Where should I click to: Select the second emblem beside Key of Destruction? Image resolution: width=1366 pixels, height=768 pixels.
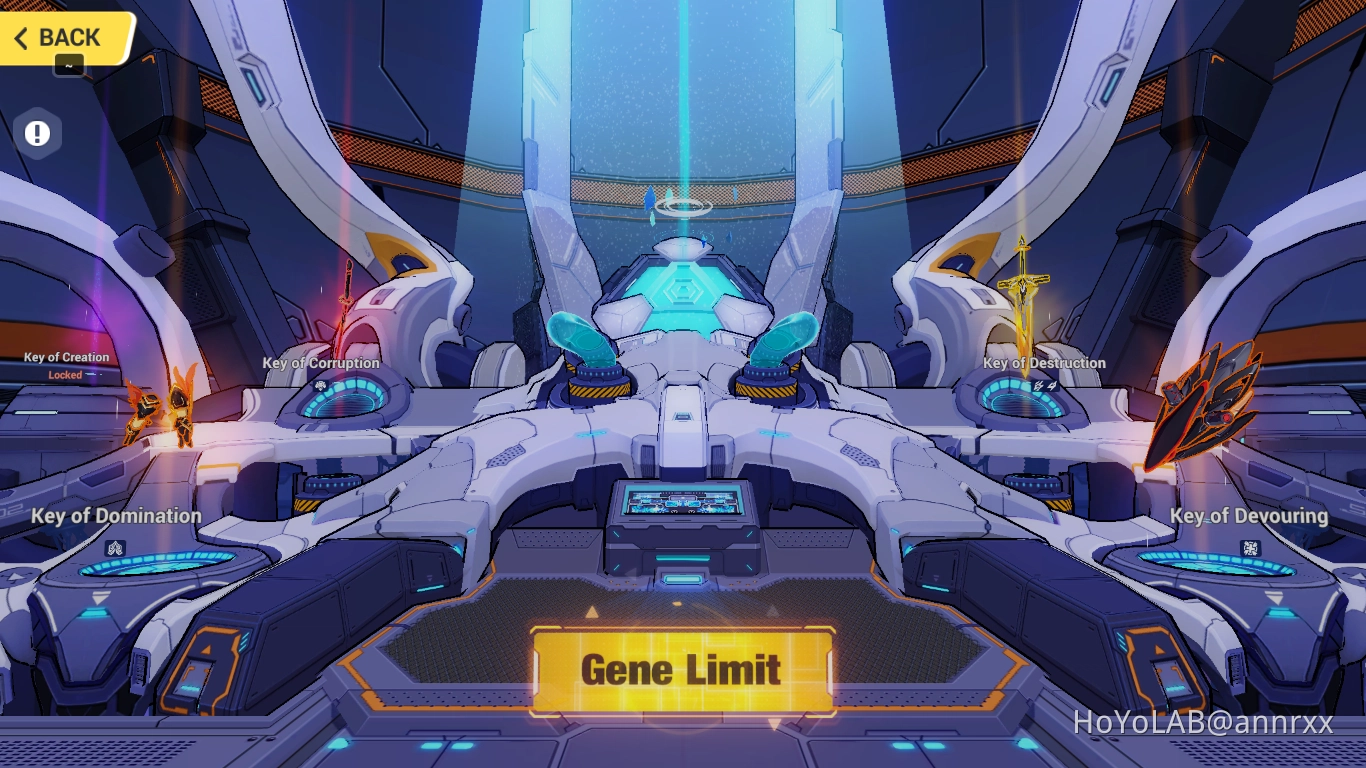pos(1052,385)
